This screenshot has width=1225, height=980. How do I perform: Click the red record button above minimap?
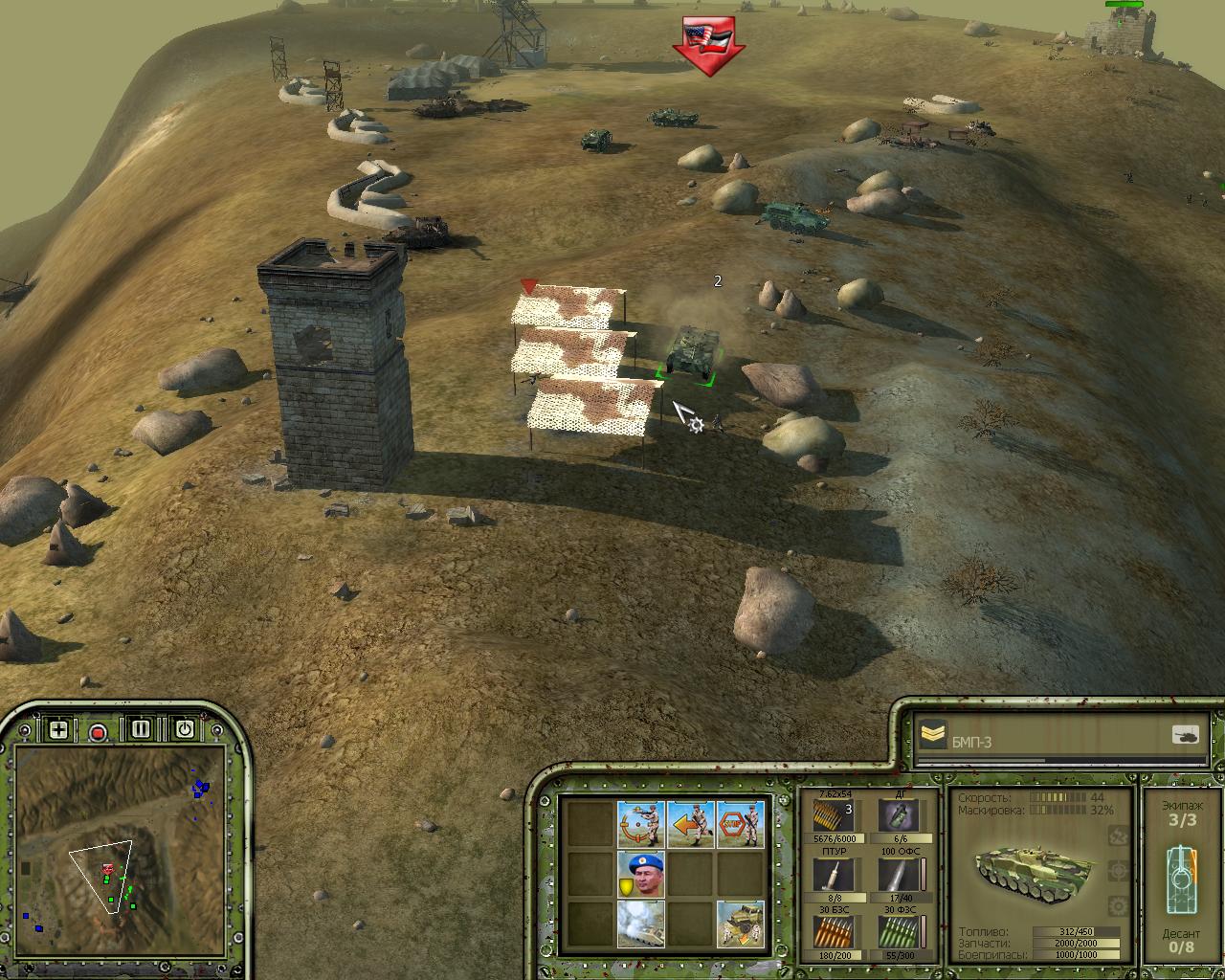click(x=98, y=733)
